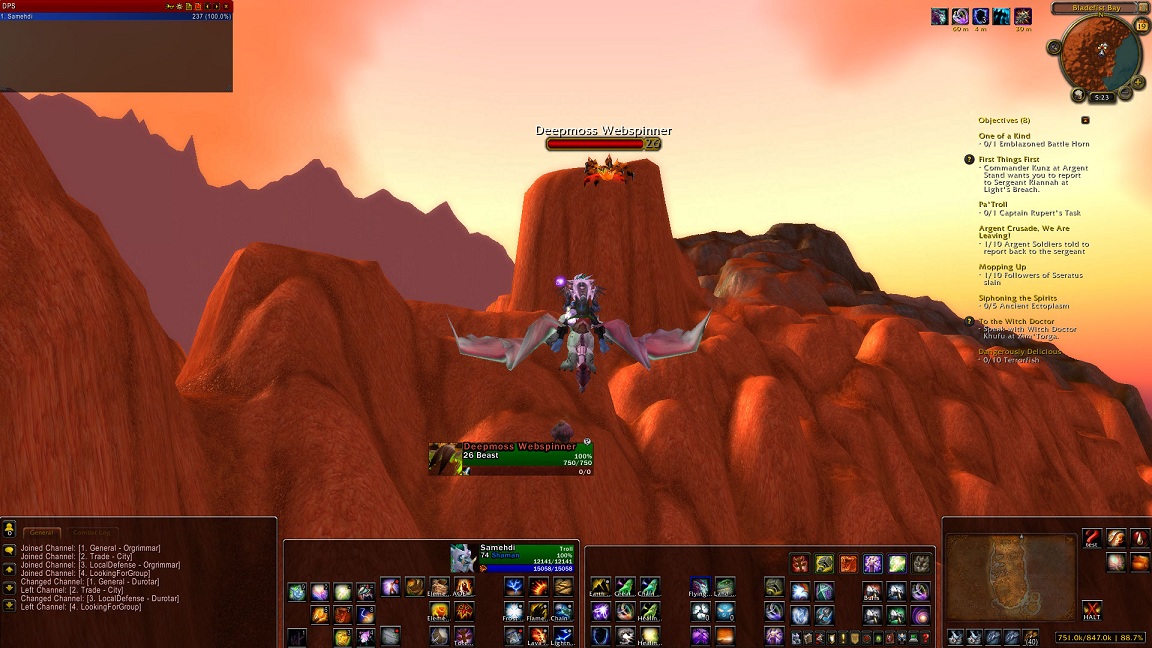Activate the HALT macro button

pyautogui.click(x=1092, y=609)
